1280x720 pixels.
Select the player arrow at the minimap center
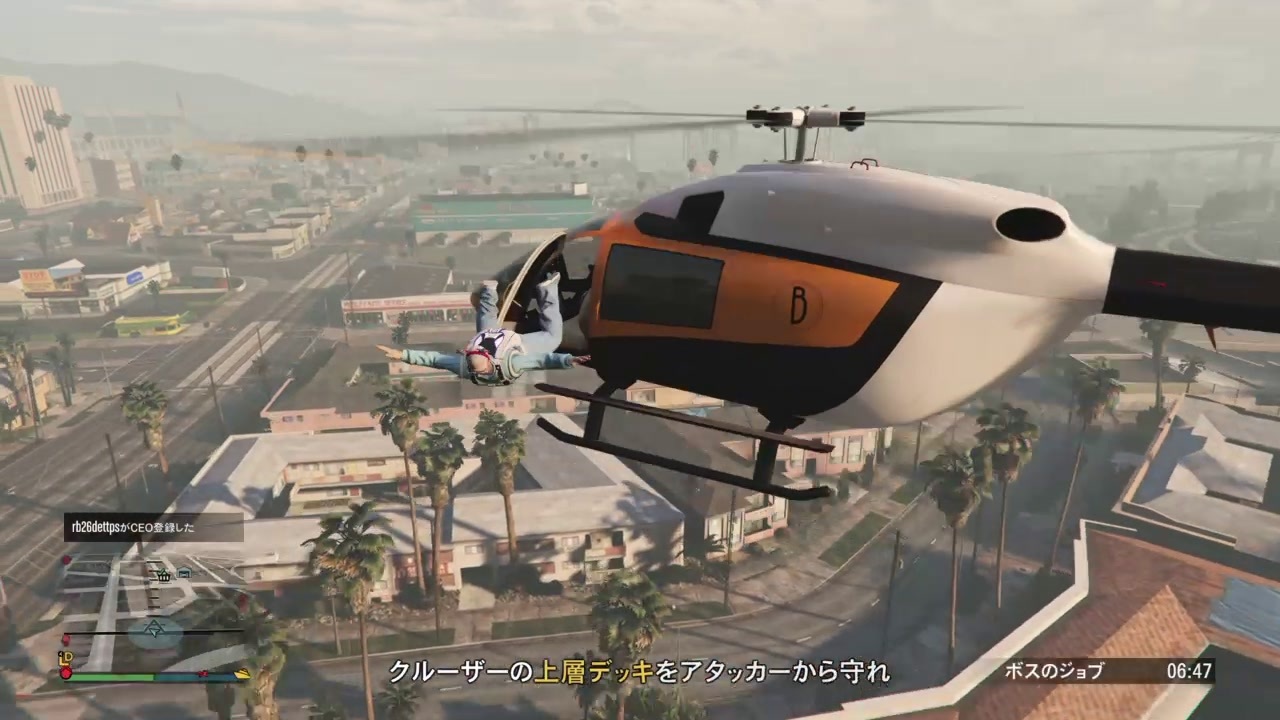[156, 628]
